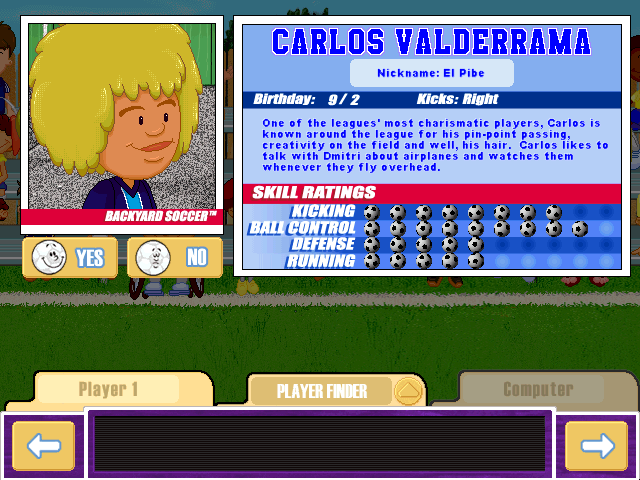Switch to the Computer tab
Image resolution: width=640 pixels, height=480 pixels.
click(x=538, y=389)
